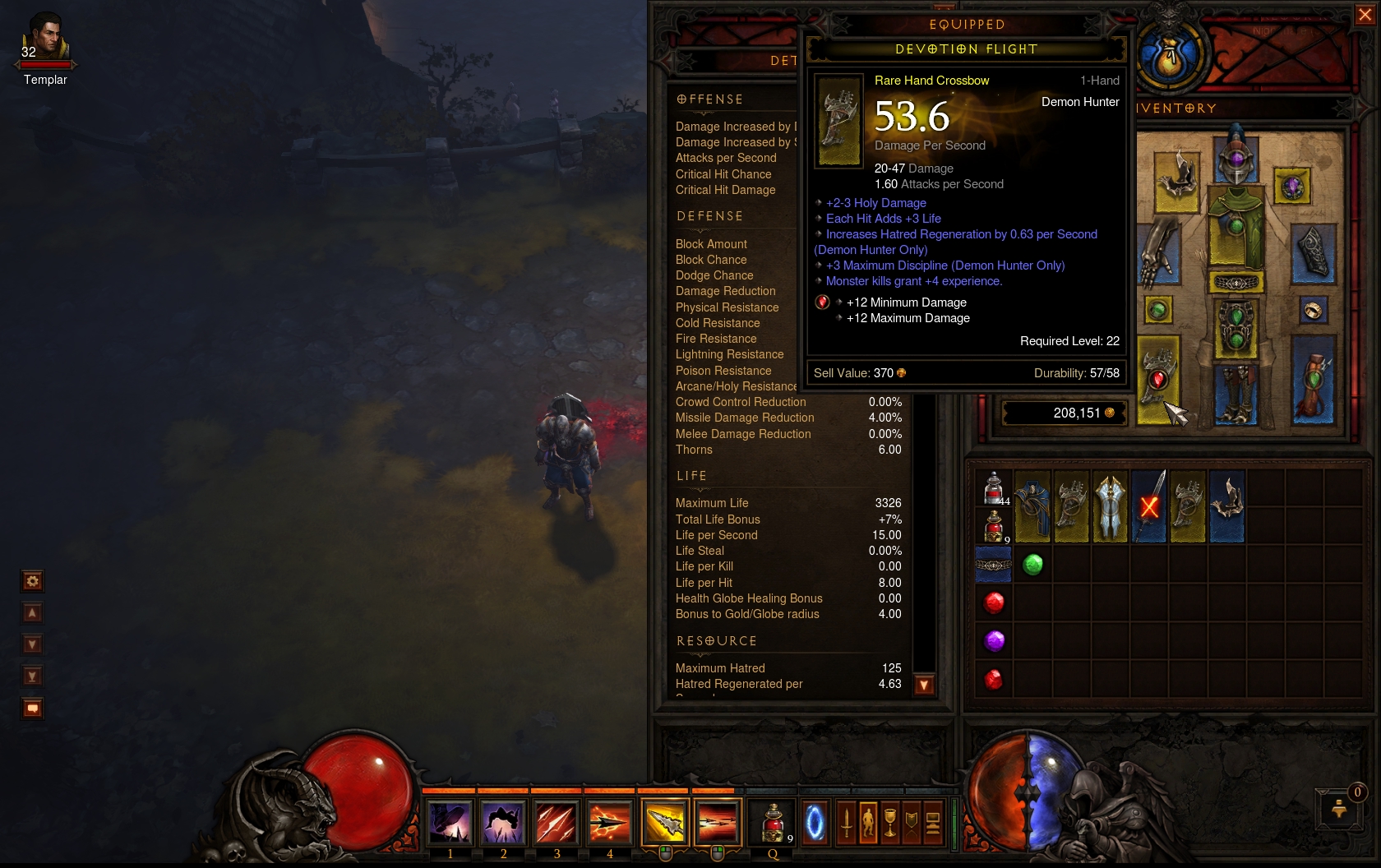Activate the Town Portal button
The width and height of the screenshot is (1381, 868).
(815, 822)
